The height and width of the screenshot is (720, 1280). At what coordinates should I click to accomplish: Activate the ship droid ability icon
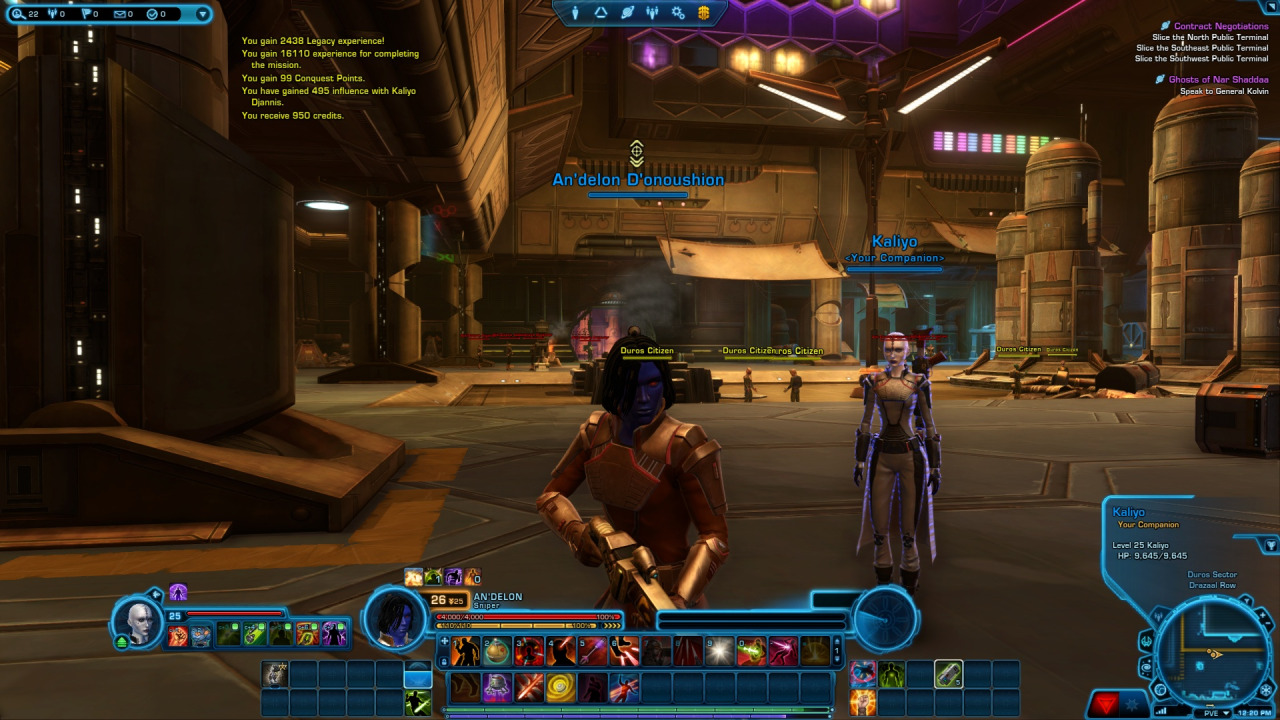coord(497,687)
